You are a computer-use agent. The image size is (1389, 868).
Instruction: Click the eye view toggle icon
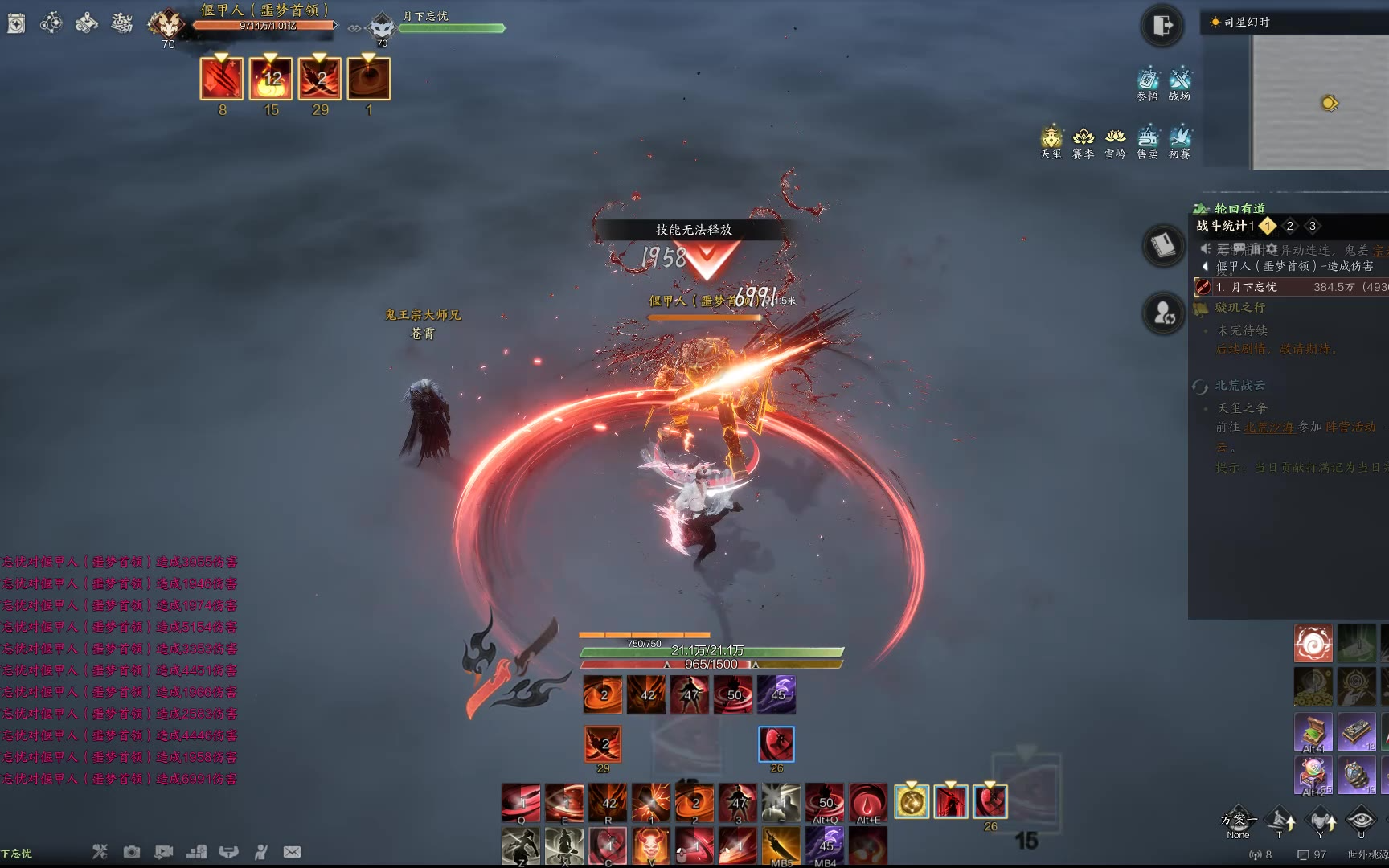[x=1360, y=820]
